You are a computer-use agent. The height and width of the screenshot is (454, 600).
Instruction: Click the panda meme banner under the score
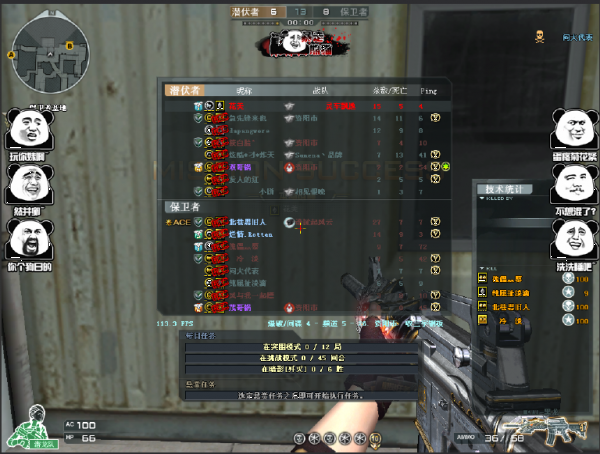click(x=299, y=43)
